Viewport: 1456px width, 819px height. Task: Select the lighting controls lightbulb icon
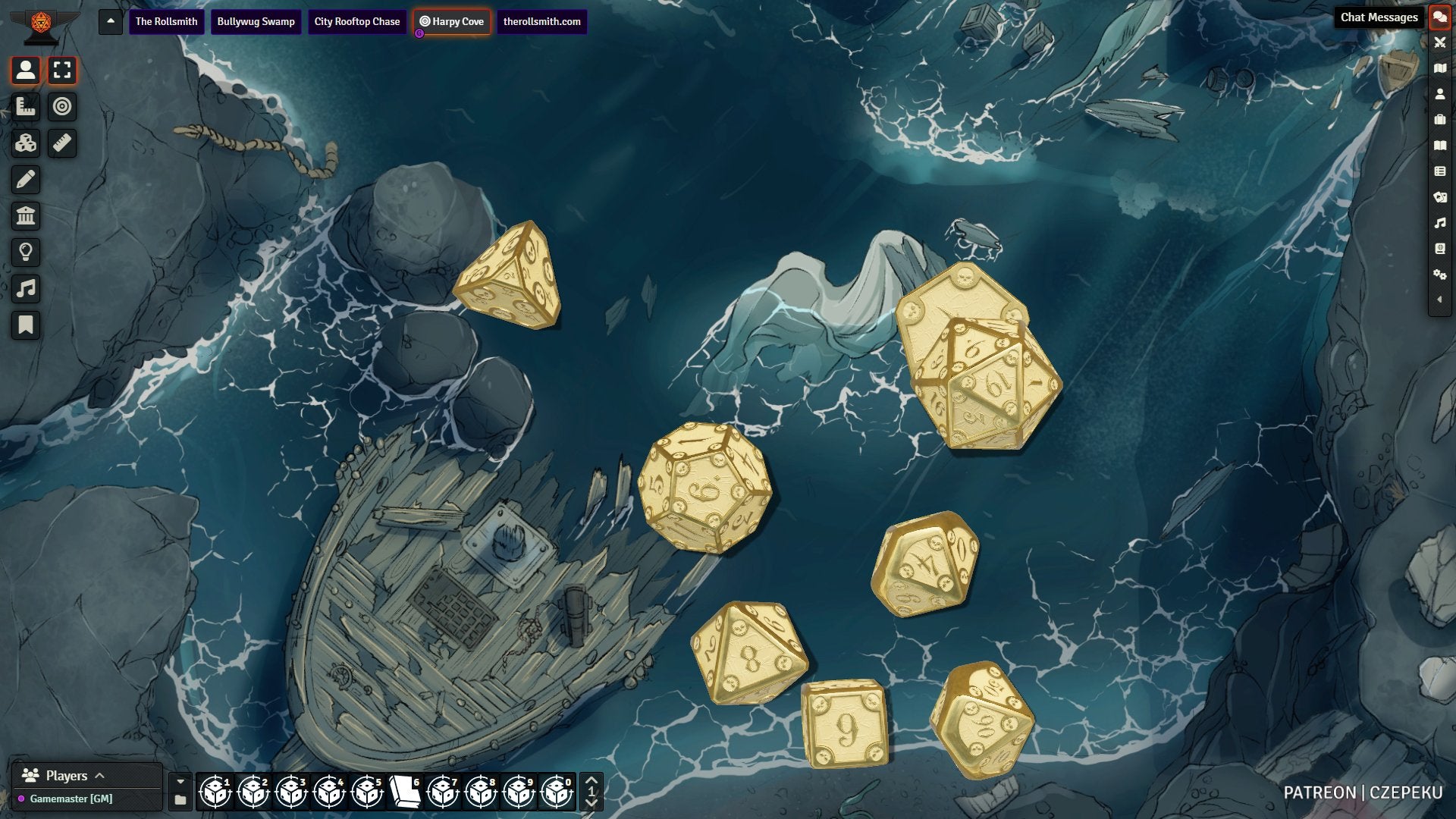[x=26, y=252]
